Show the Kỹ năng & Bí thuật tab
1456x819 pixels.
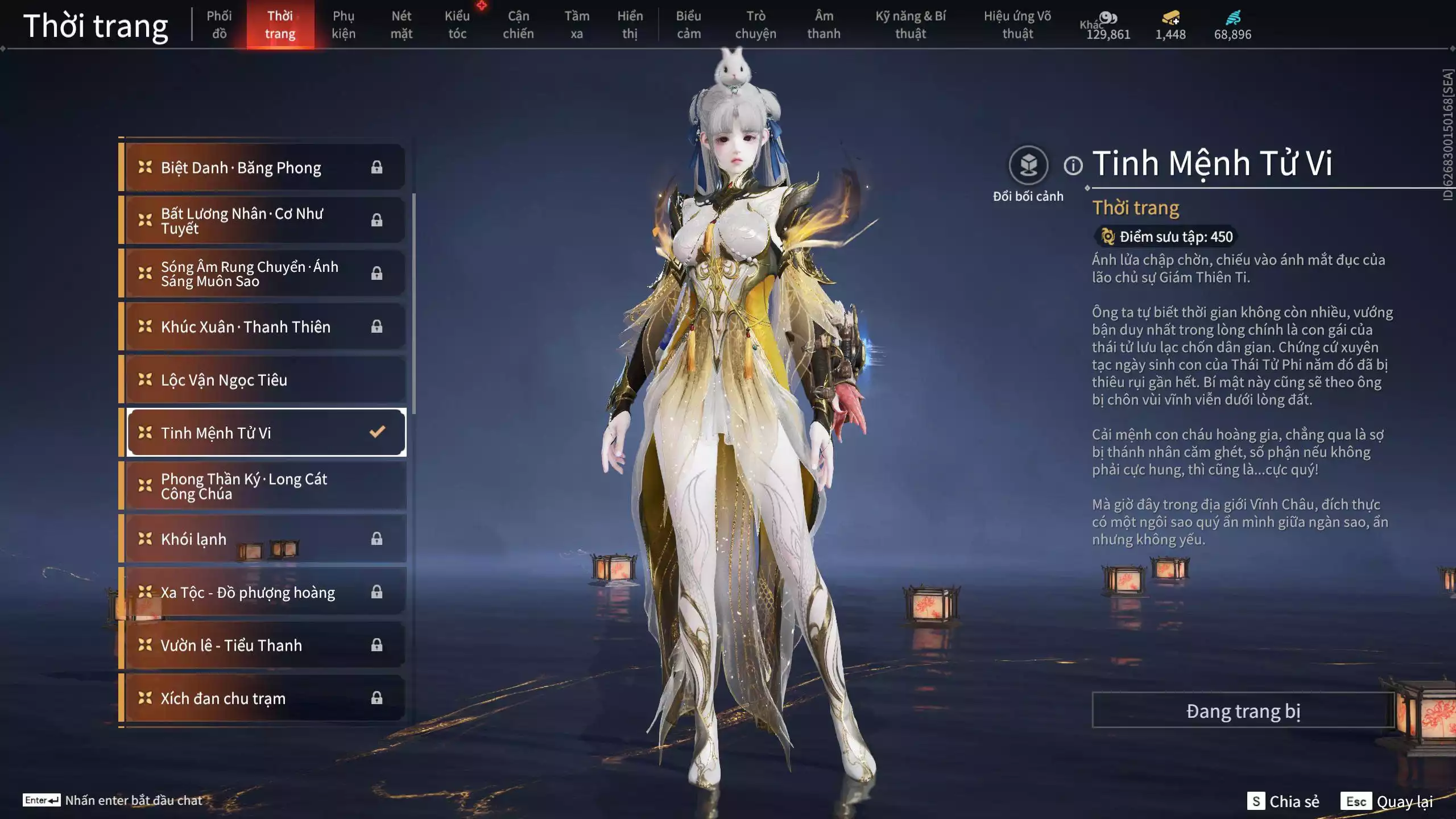pyautogui.click(x=911, y=24)
